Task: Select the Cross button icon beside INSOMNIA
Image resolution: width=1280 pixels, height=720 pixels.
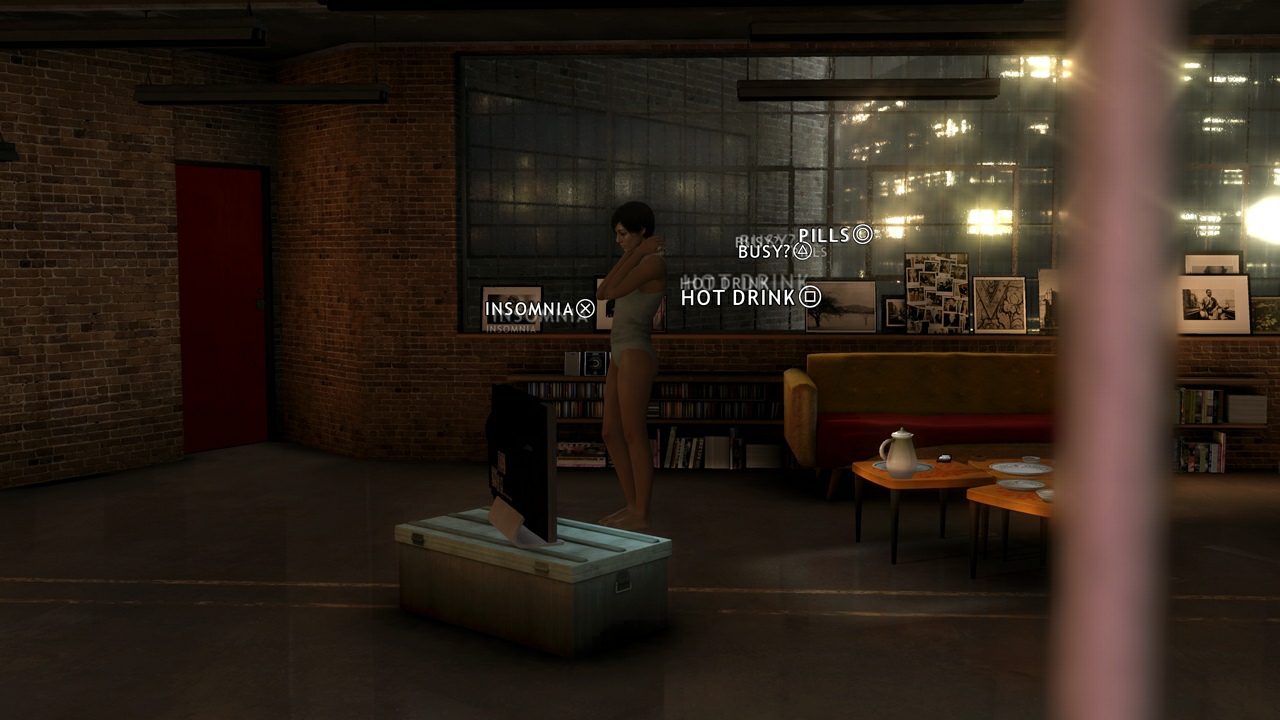Action: tap(585, 309)
